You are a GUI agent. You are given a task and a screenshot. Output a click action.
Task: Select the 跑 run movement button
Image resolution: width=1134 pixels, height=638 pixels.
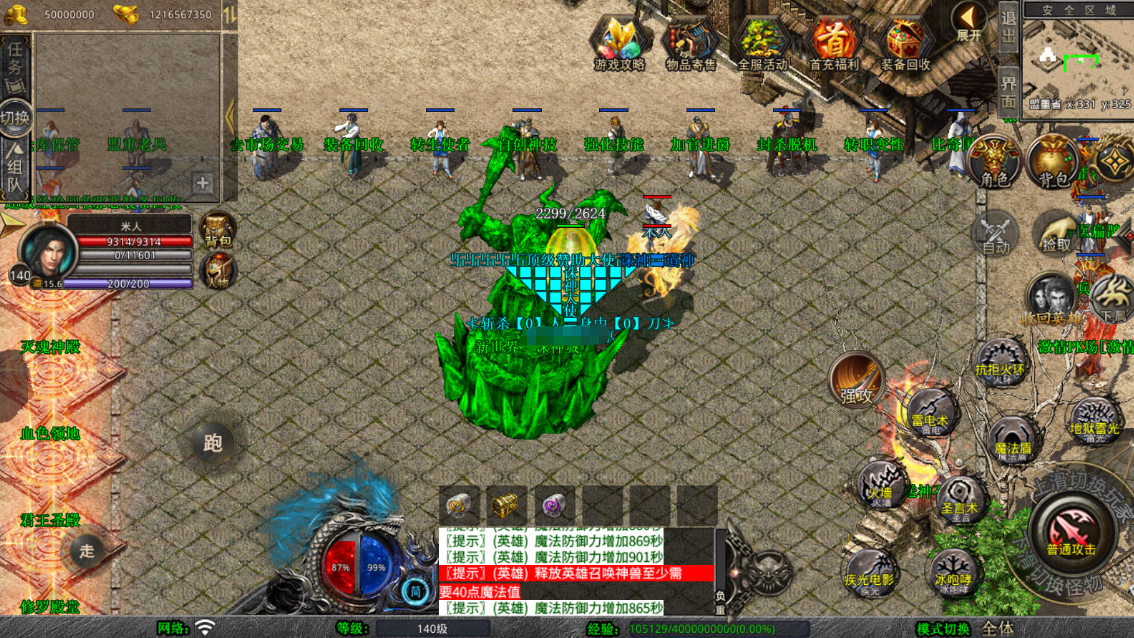coord(212,443)
